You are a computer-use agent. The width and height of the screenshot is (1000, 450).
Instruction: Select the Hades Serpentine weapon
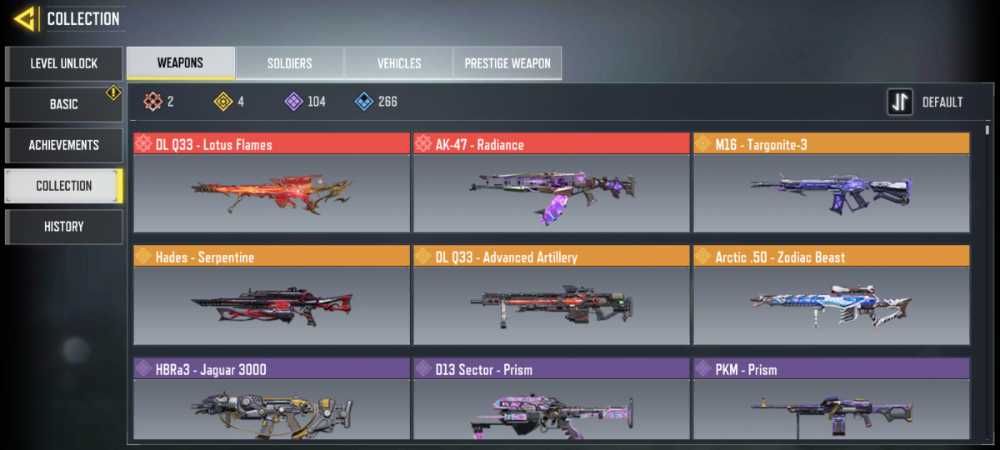coord(271,305)
